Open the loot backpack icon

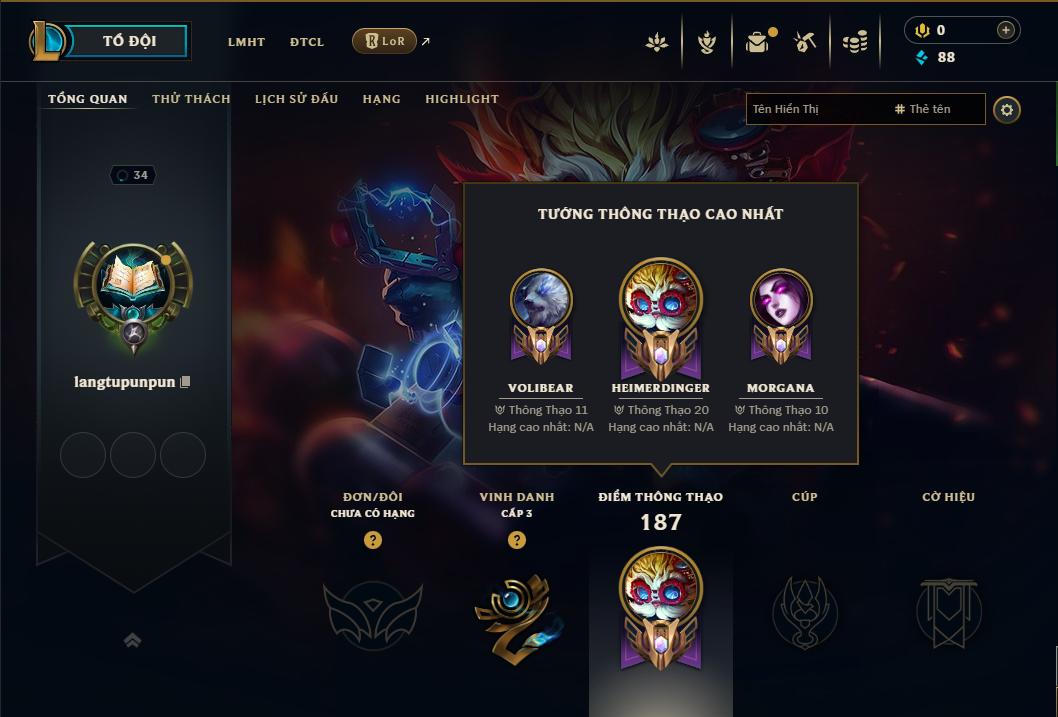pos(757,42)
